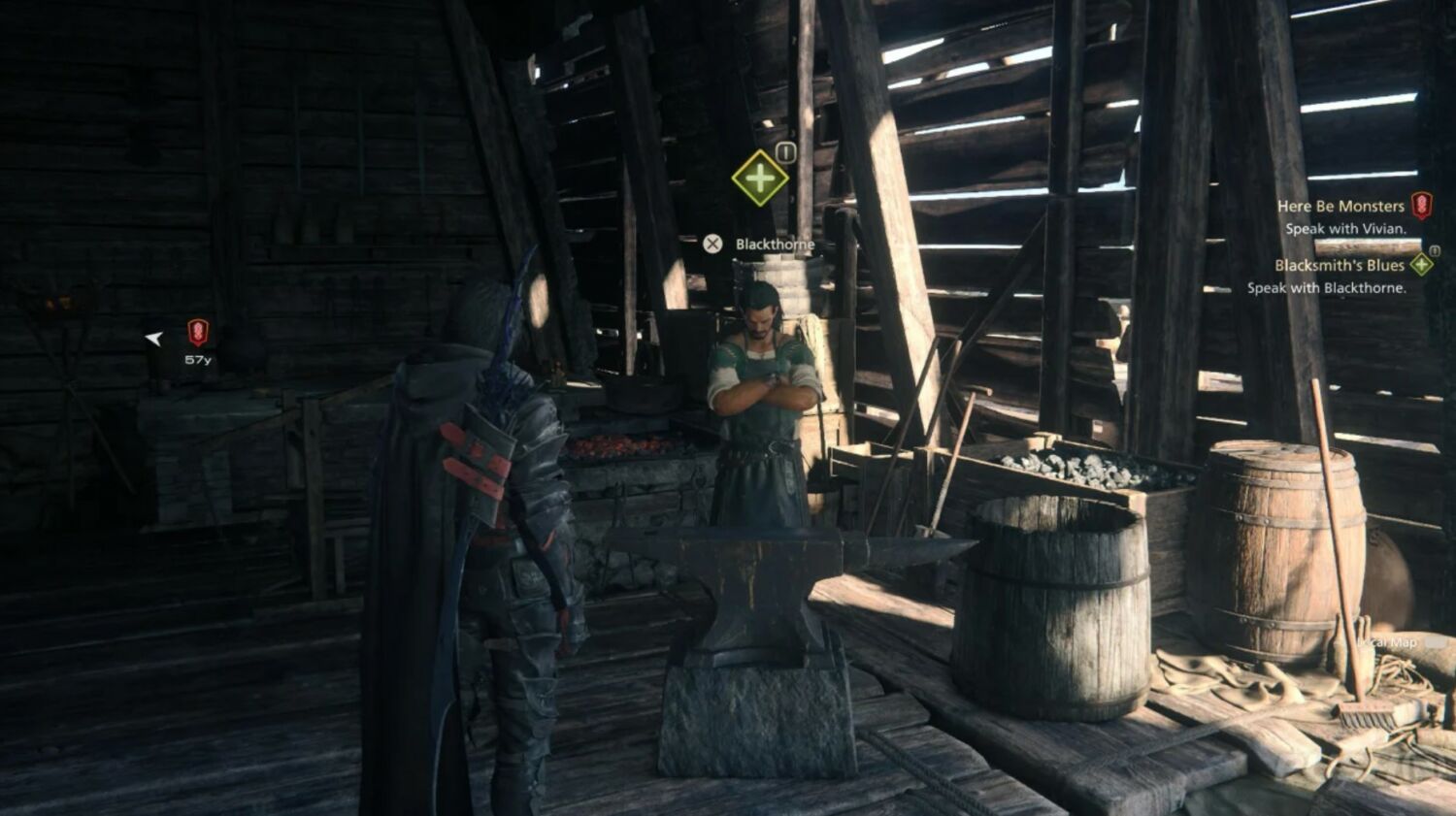The height and width of the screenshot is (816, 1456).
Task: Click the green plus side quest marker
Action: [759, 178]
